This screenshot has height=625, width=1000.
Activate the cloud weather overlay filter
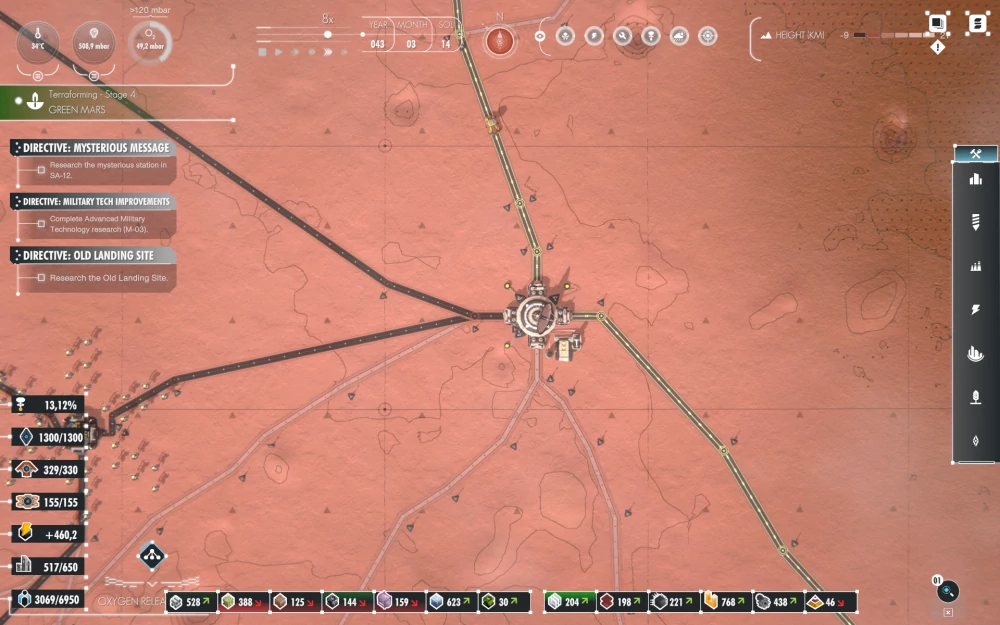(x=679, y=36)
